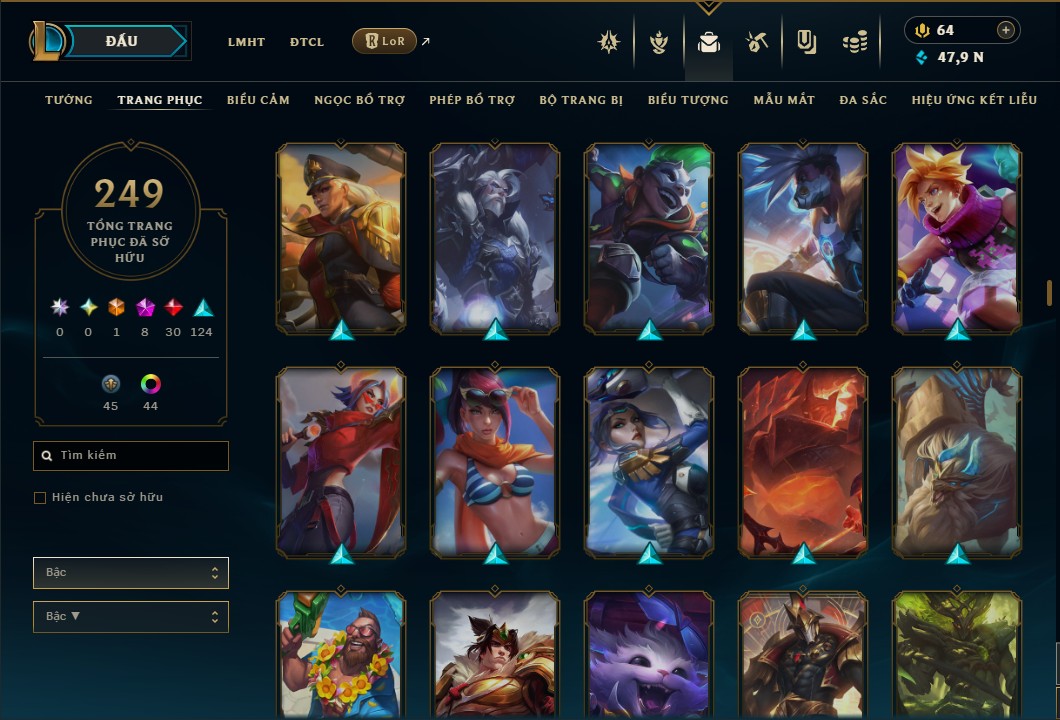
Task: Open the BỘ TRANG BỊ tab
Action: (581, 100)
